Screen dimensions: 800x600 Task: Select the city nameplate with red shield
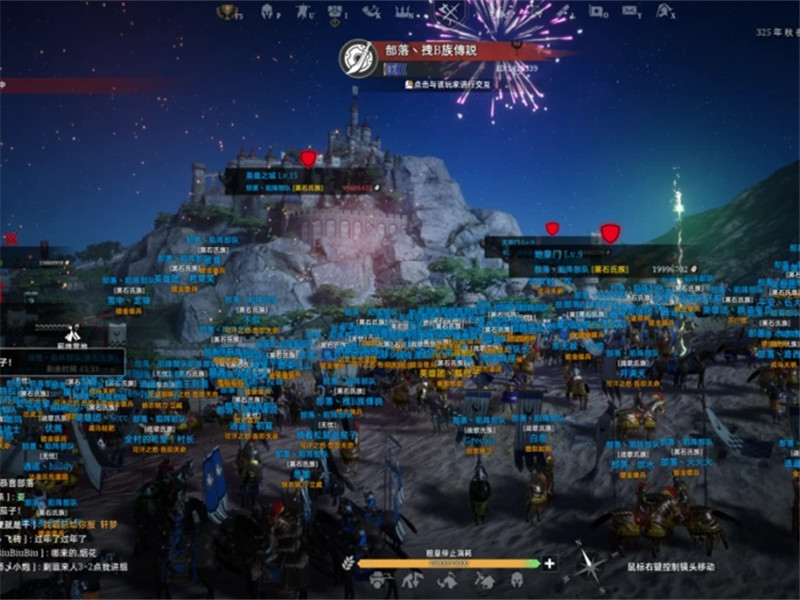300,180
